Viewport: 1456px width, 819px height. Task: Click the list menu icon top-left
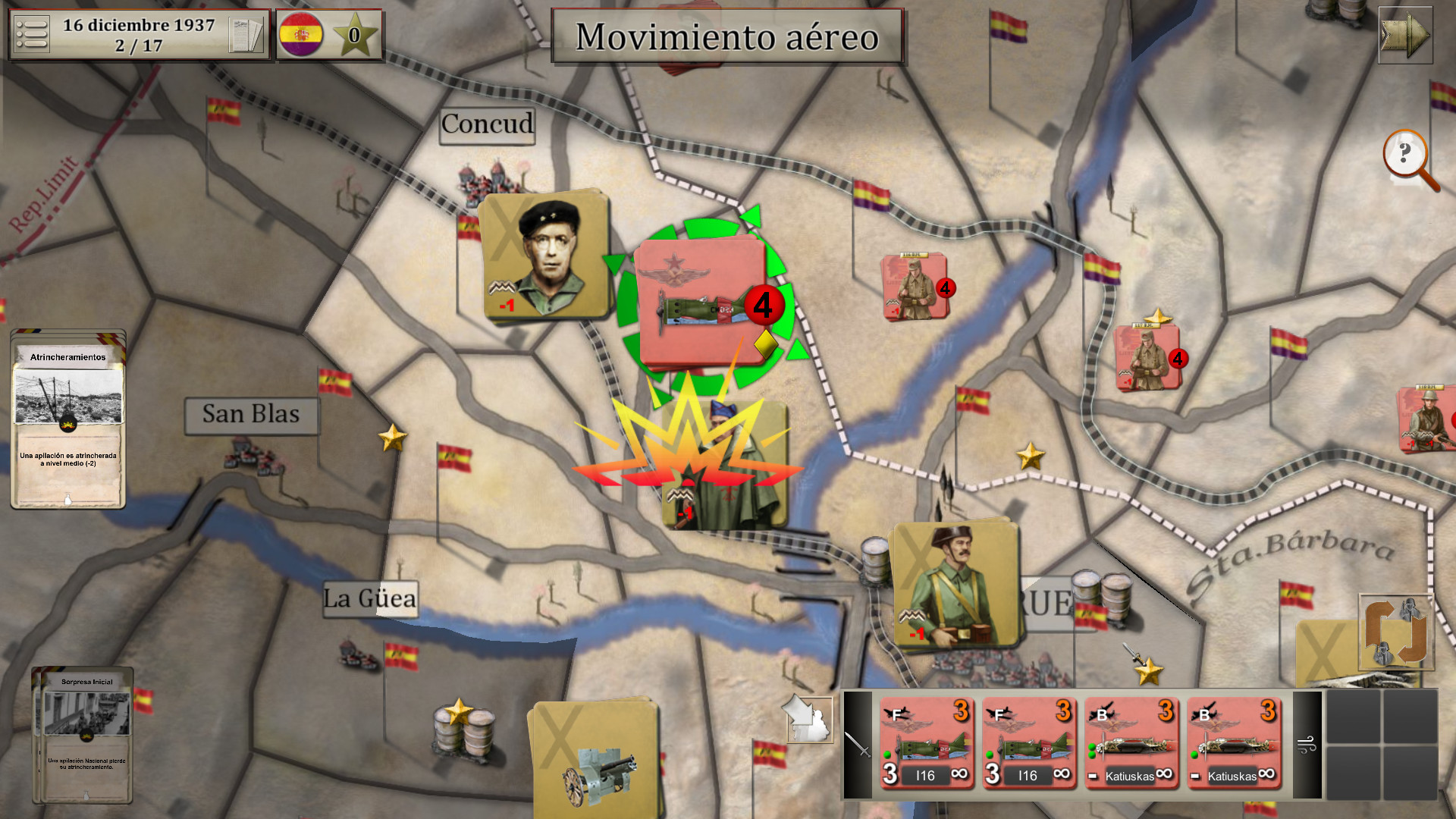coord(32,33)
